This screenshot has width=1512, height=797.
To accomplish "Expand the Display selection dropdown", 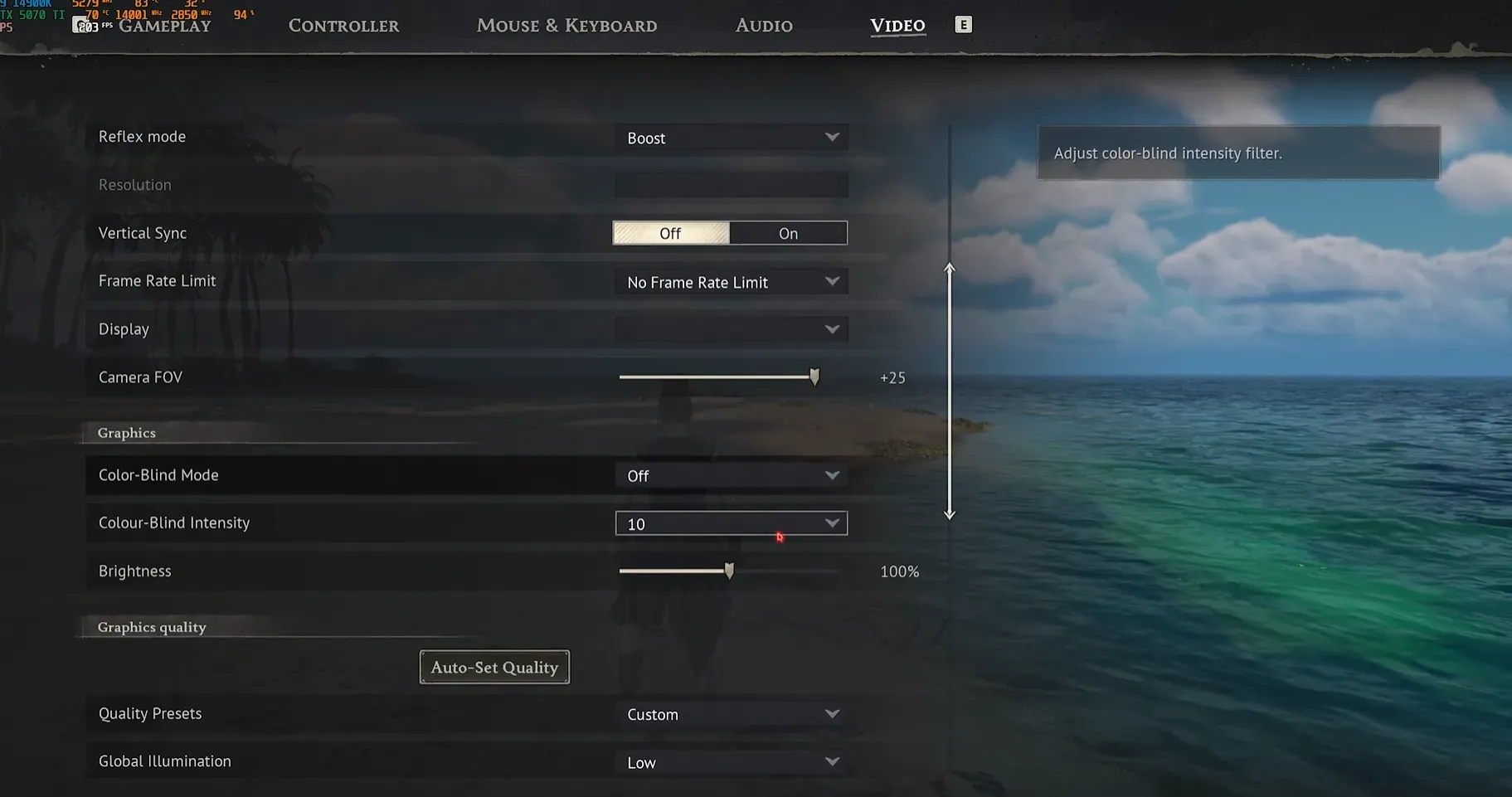I will point(731,328).
